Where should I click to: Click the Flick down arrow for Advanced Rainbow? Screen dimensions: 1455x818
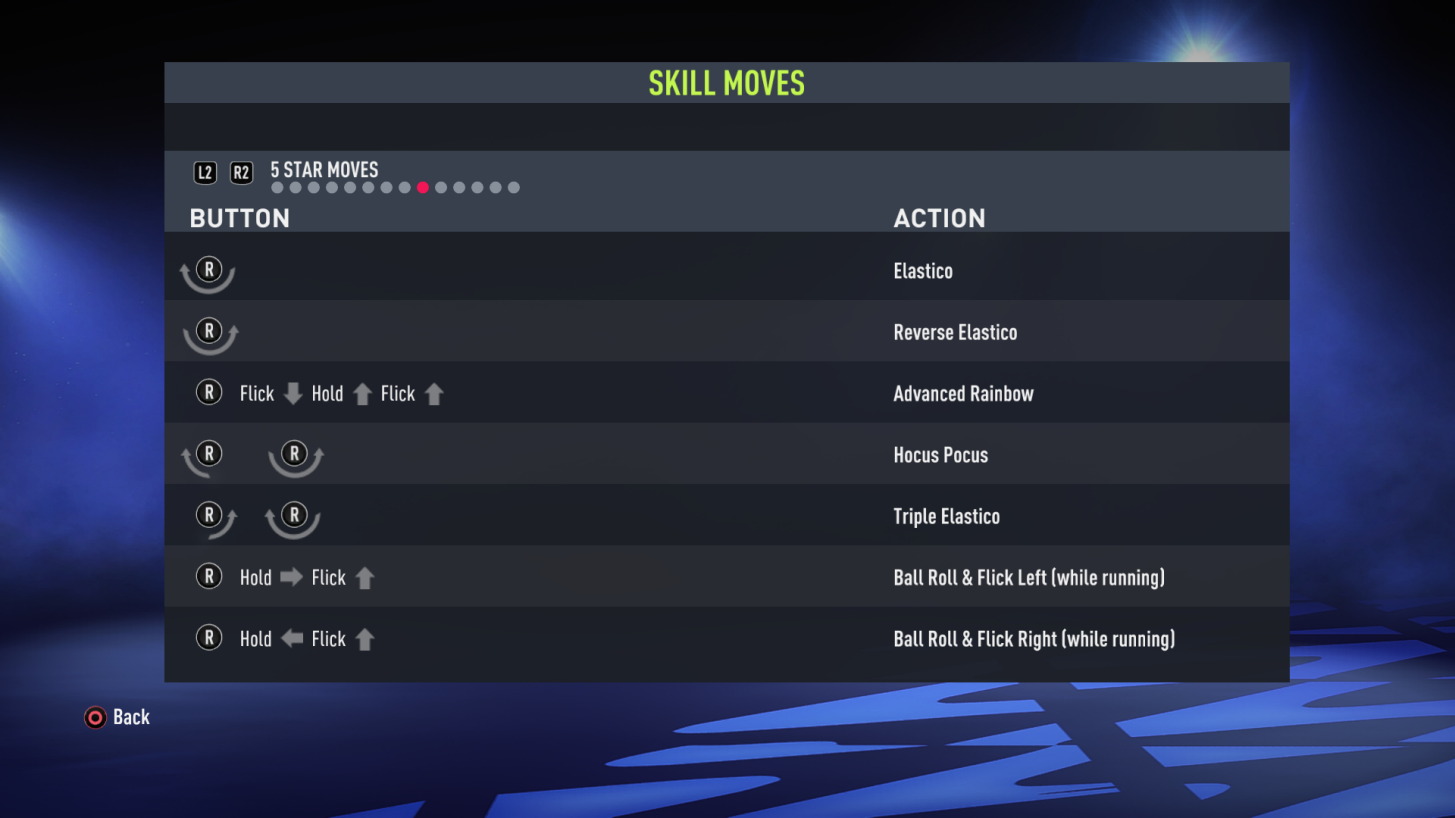pos(291,393)
